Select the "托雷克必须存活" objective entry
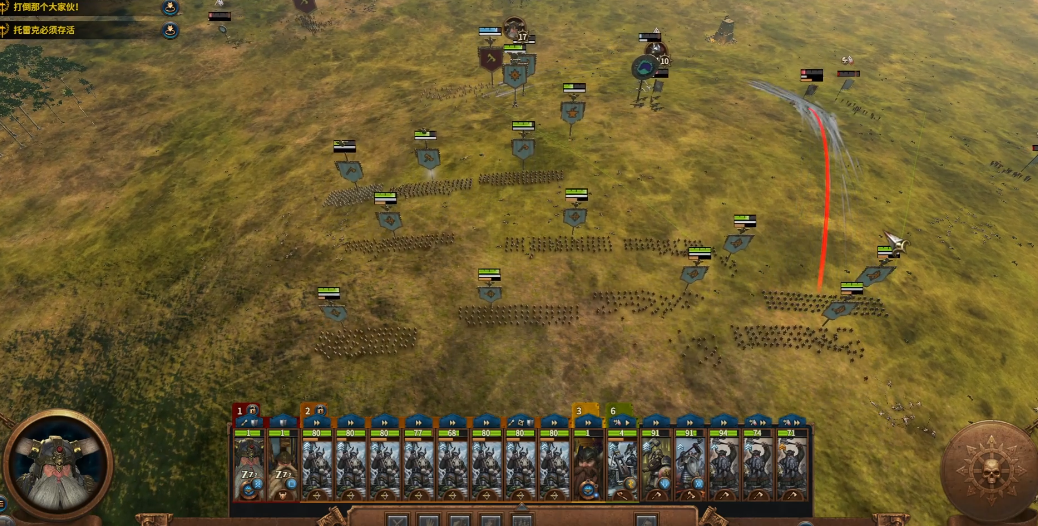This screenshot has height=526, width=1038. pos(60,30)
